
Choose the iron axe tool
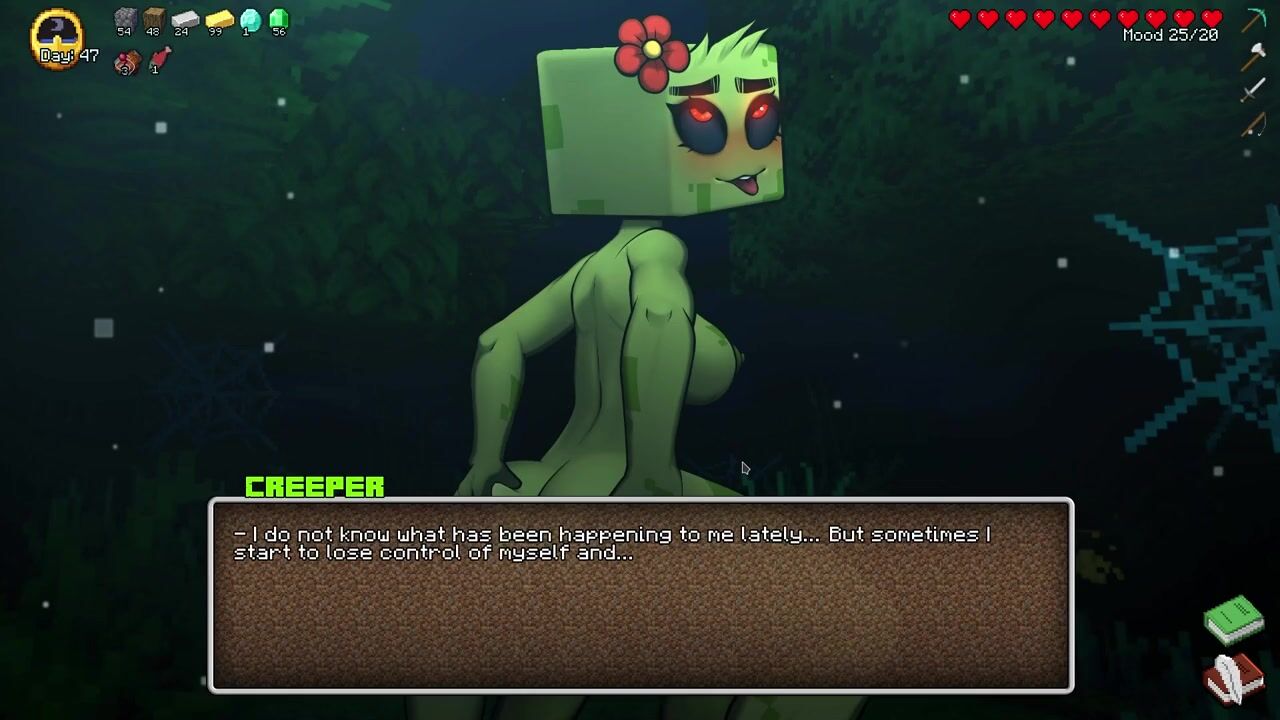[x=1253, y=57]
